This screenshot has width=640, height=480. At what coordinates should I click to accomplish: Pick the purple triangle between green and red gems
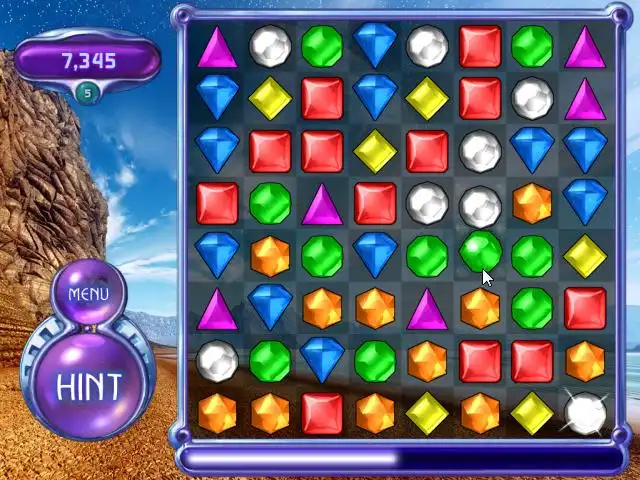(x=322, y=204)
